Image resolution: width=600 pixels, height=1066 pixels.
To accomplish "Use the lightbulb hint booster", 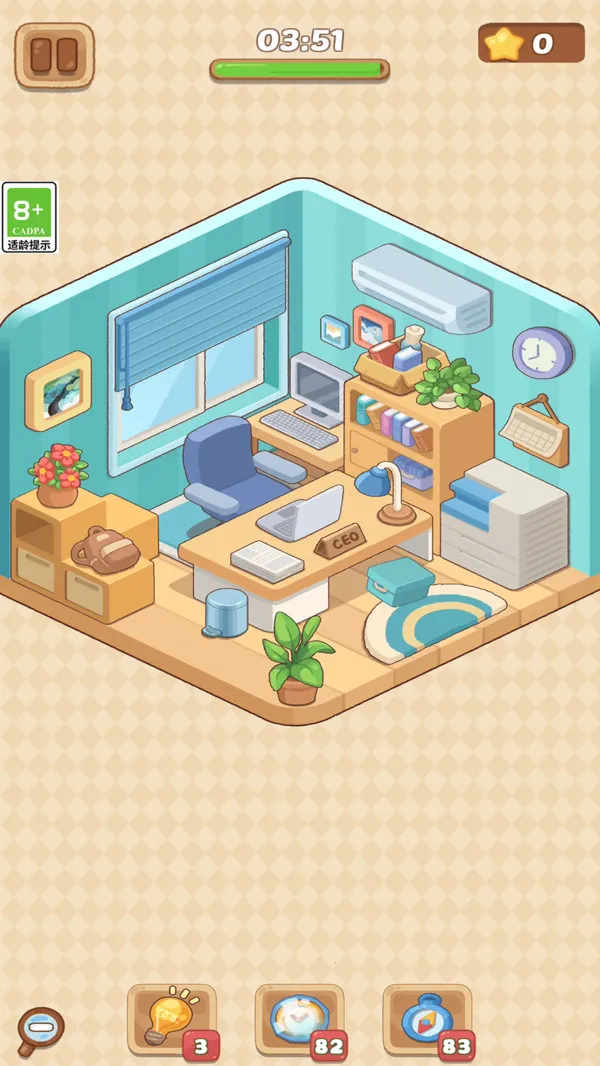I will point(171,1018).
